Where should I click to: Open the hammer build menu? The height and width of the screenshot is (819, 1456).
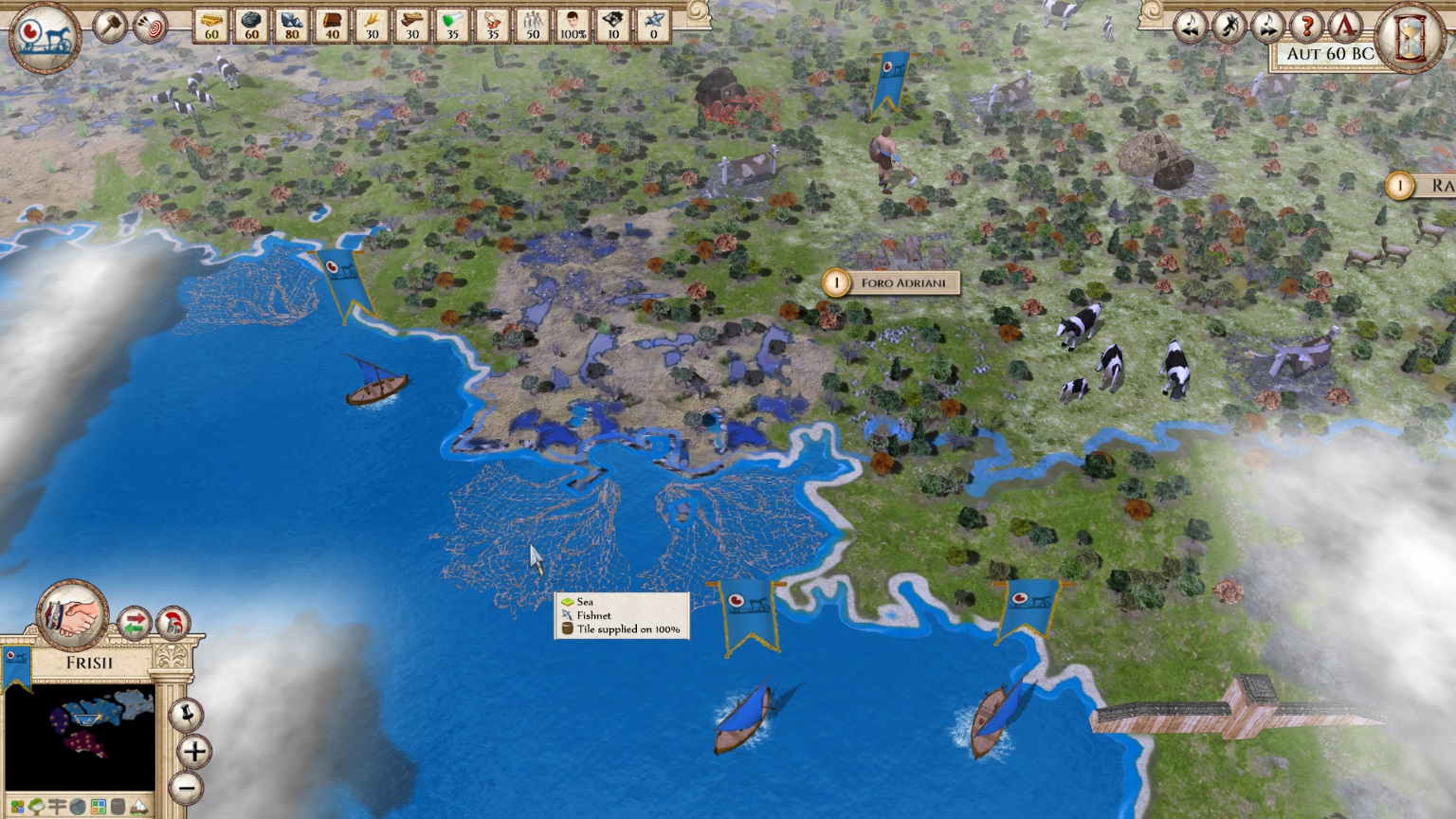(x=111, y=26)
